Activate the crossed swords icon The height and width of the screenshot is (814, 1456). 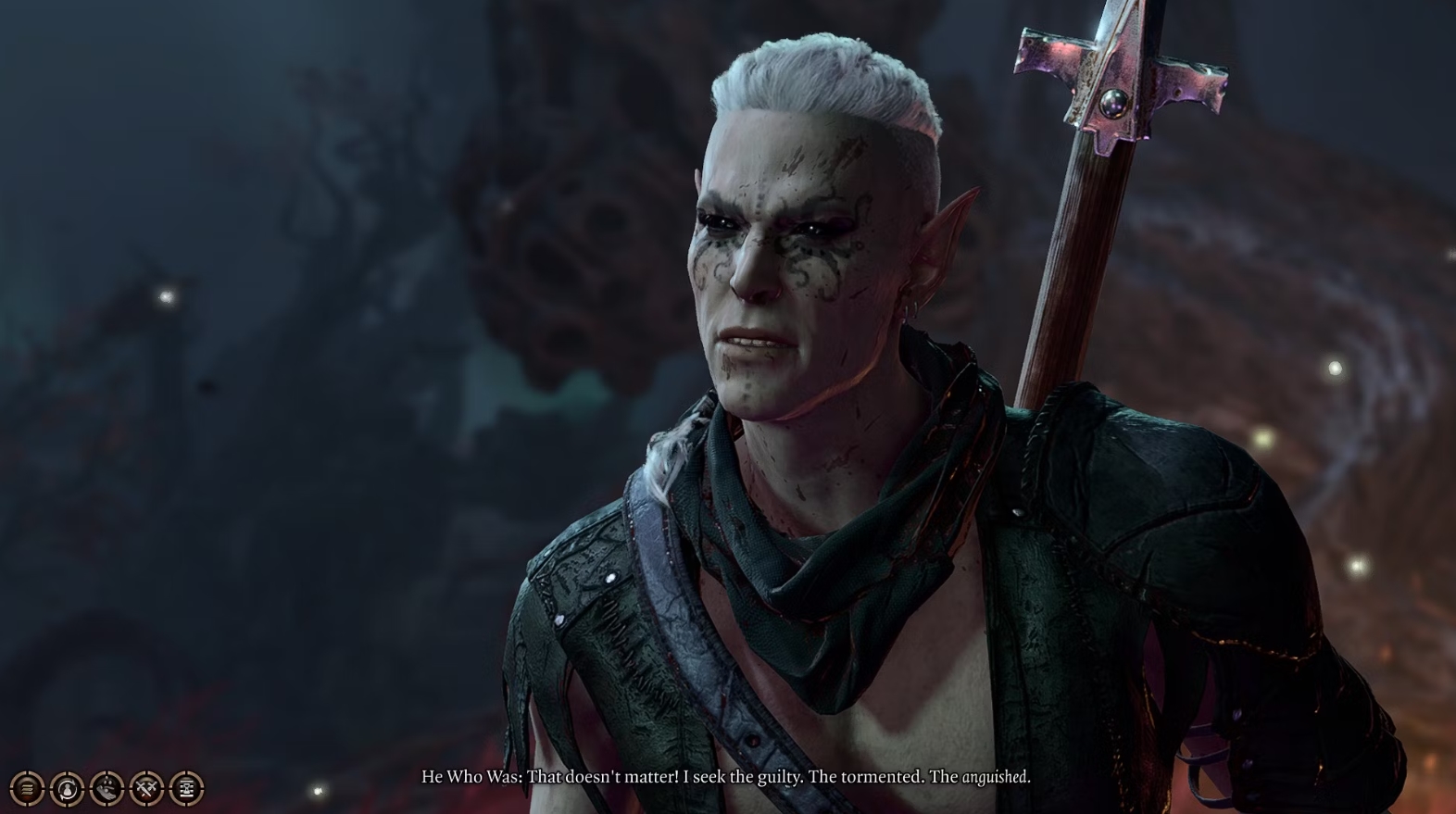pyautogui.click(x=147, y=788)
